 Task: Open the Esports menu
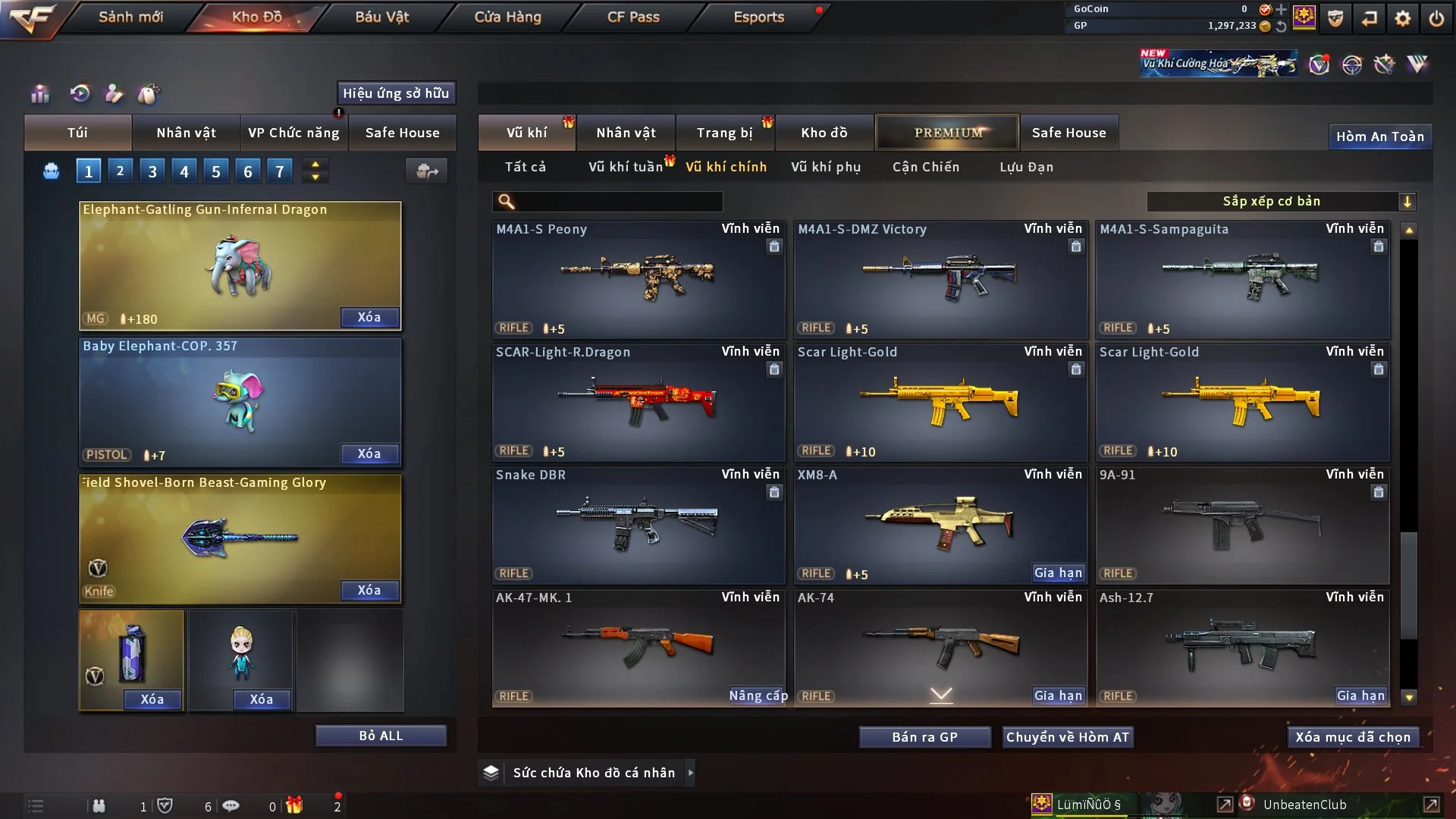[758, 17]
